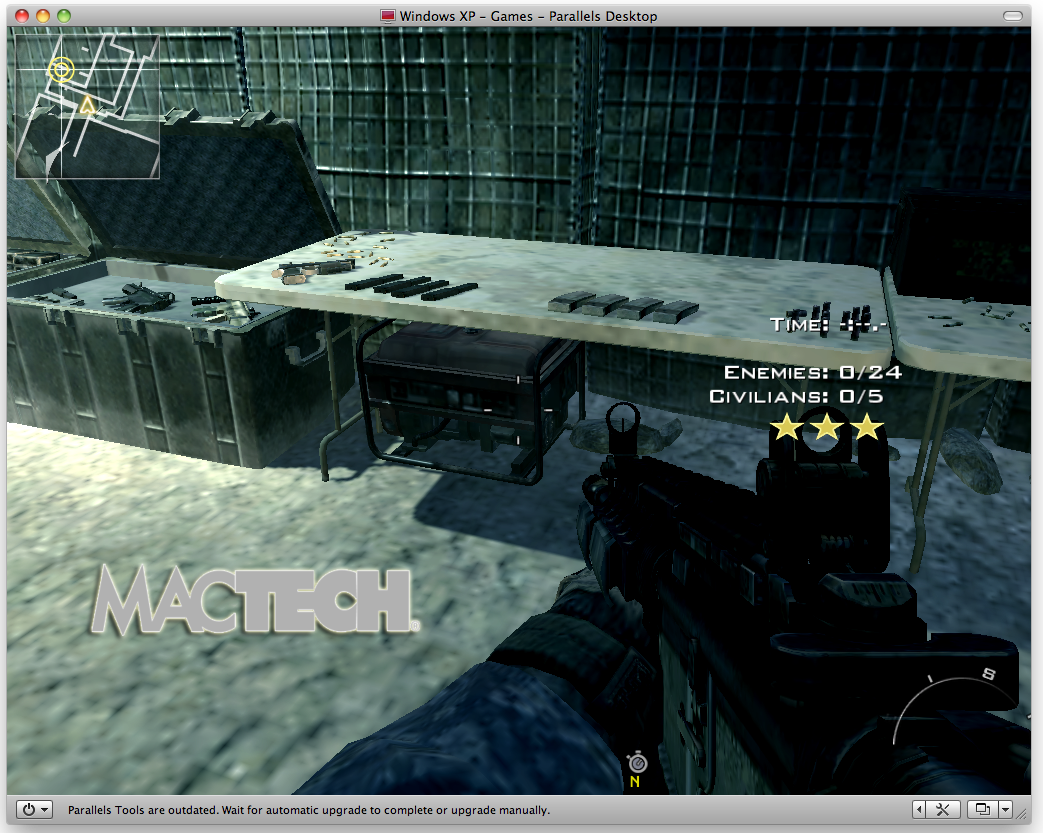Click the yellow player arrow on the minimap
The height and width of the screenshot is (833, 1043).
[87, 105]
